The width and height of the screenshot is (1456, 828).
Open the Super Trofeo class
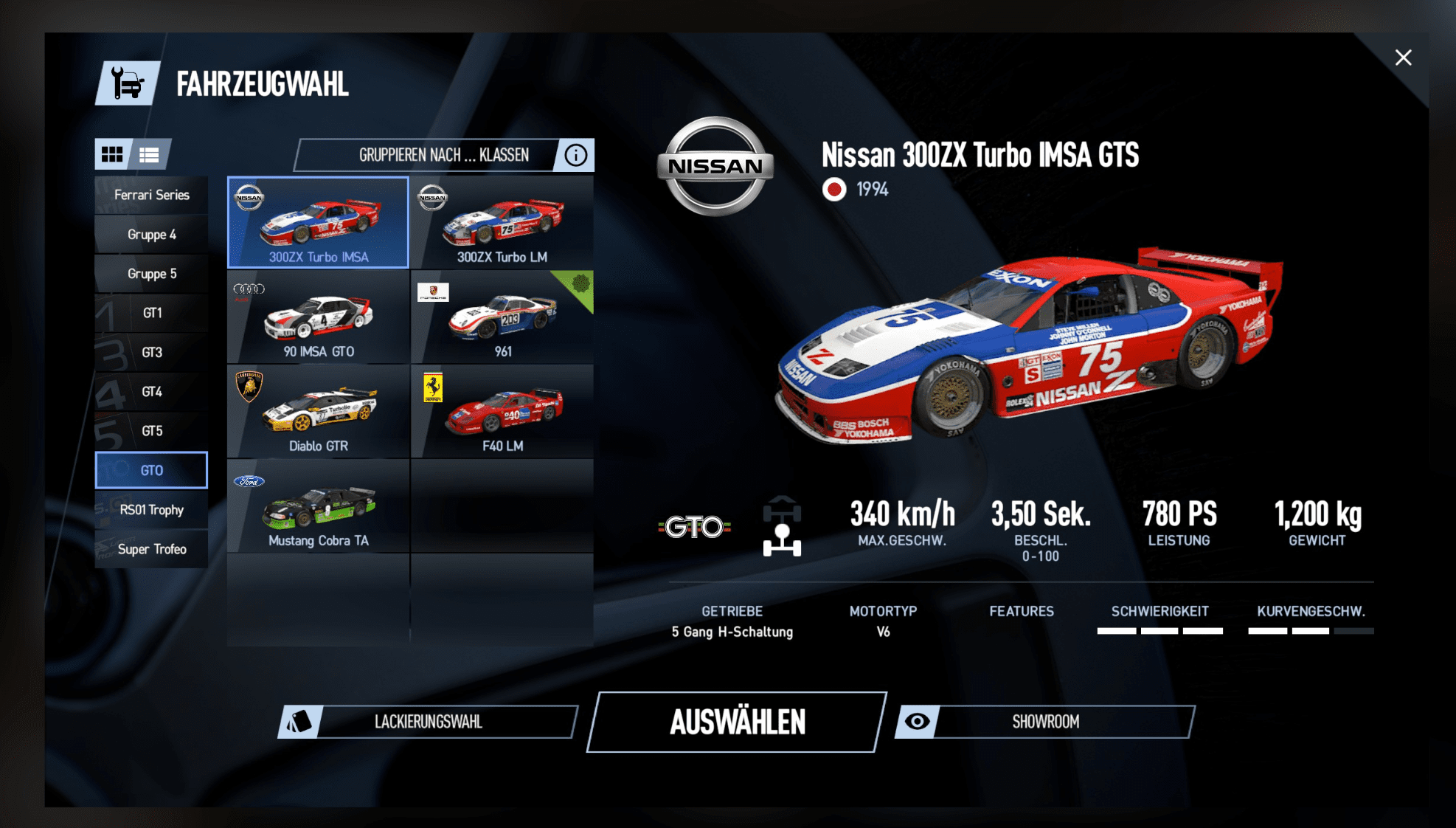click(x=151, y=549)
